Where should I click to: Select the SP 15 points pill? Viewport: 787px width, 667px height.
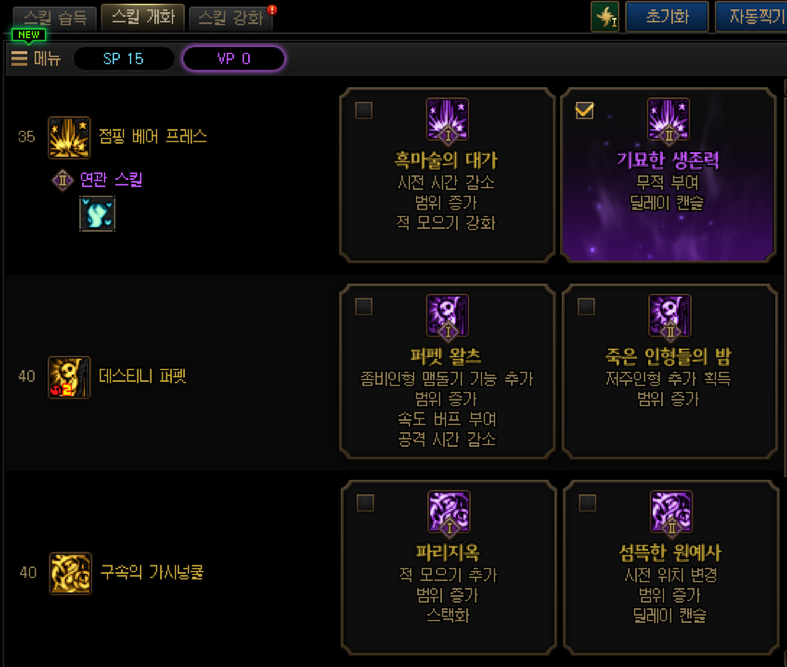[x=123, y=59]
